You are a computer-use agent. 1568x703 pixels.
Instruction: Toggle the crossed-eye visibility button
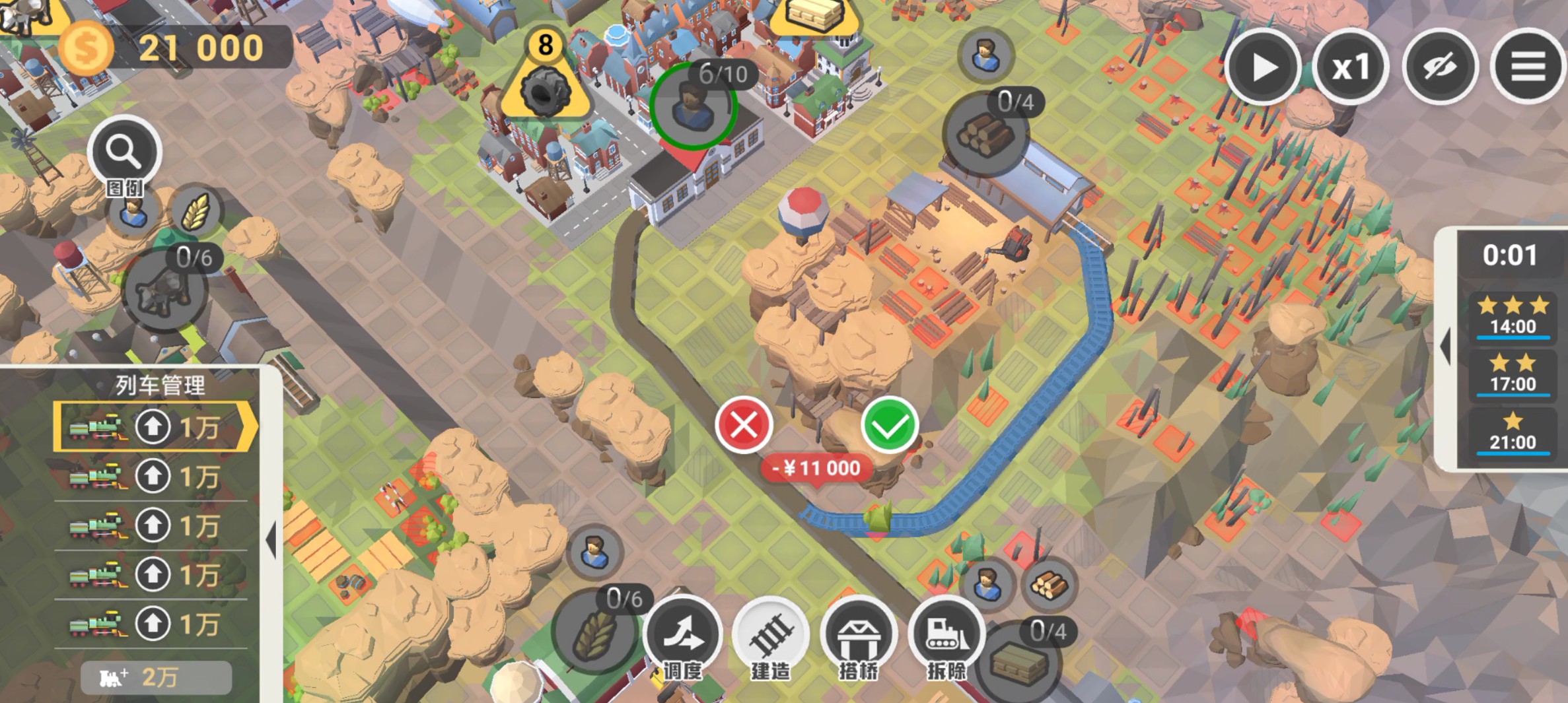pos(1440,67)
